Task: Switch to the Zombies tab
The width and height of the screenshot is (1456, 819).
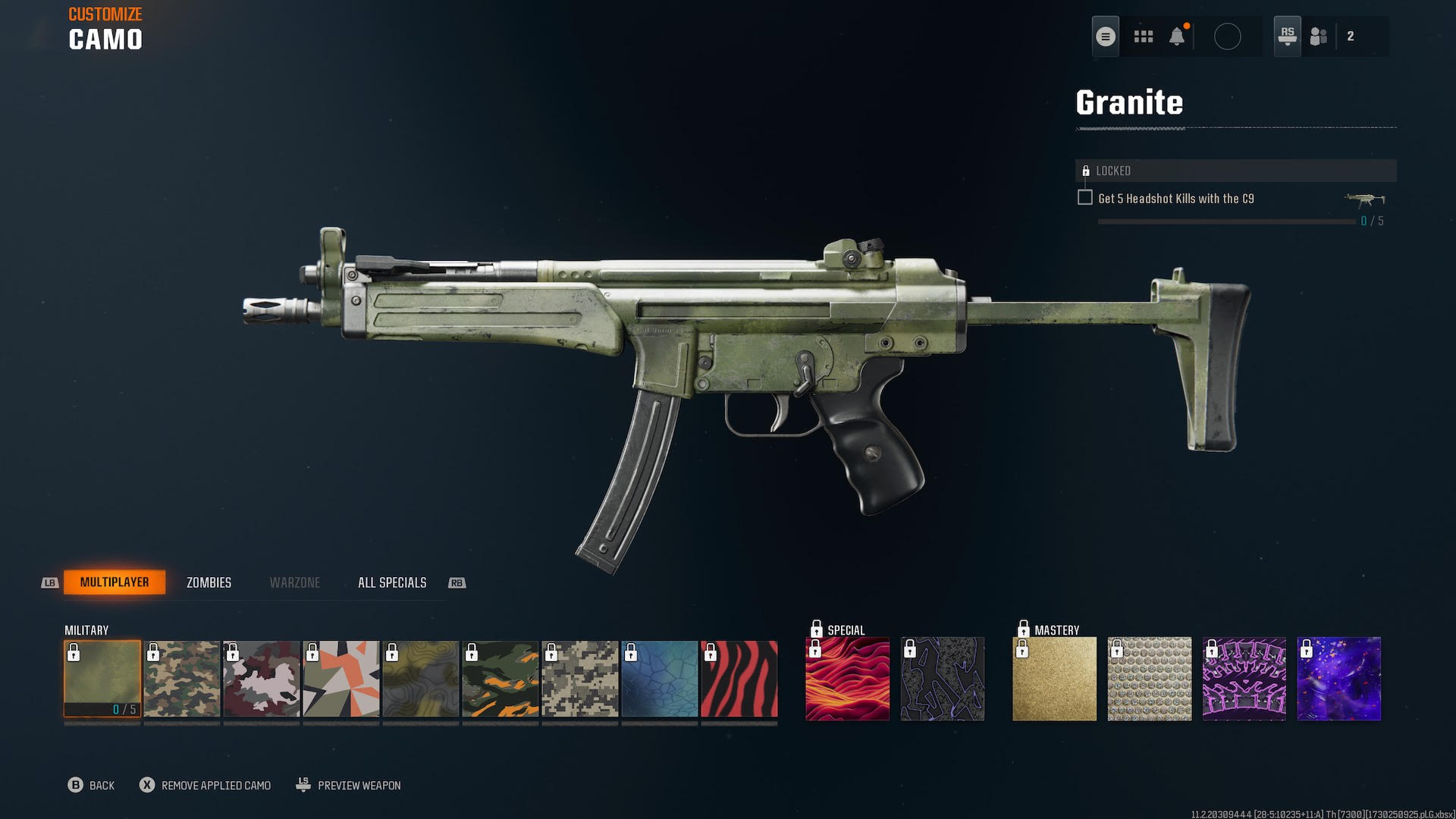Action: [x=209, y=582]
